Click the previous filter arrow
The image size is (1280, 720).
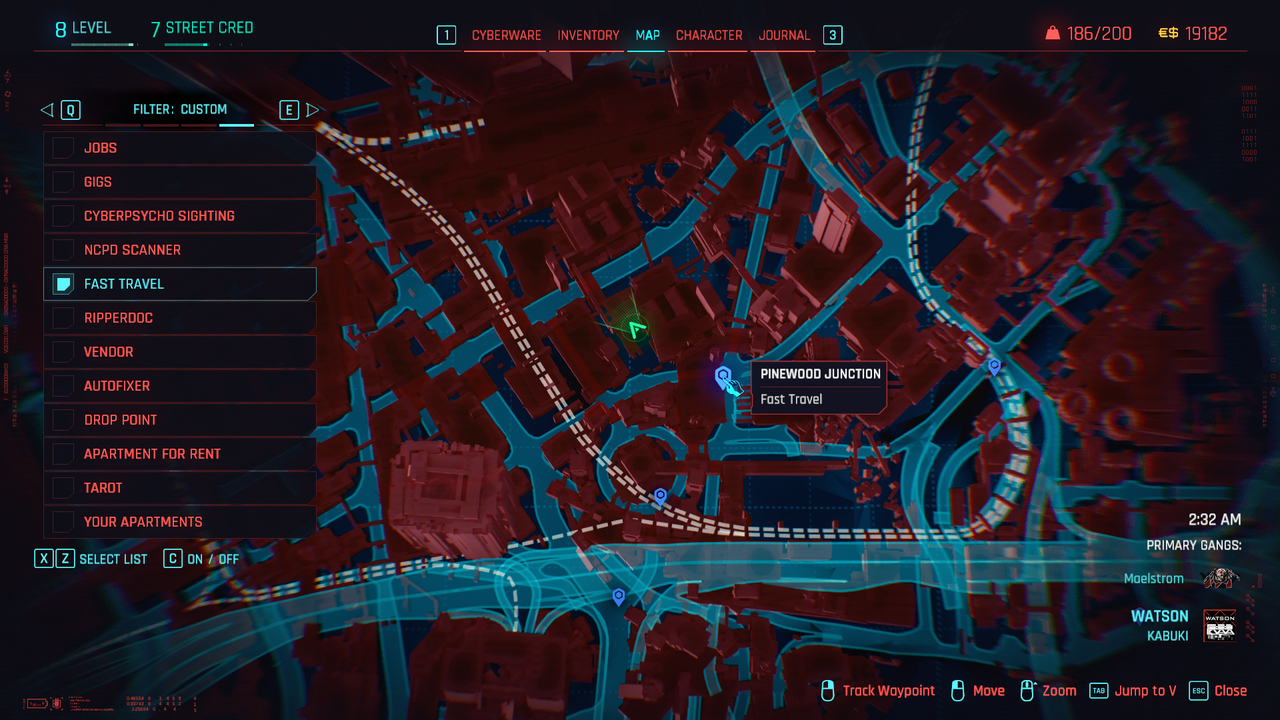point(47,110)
